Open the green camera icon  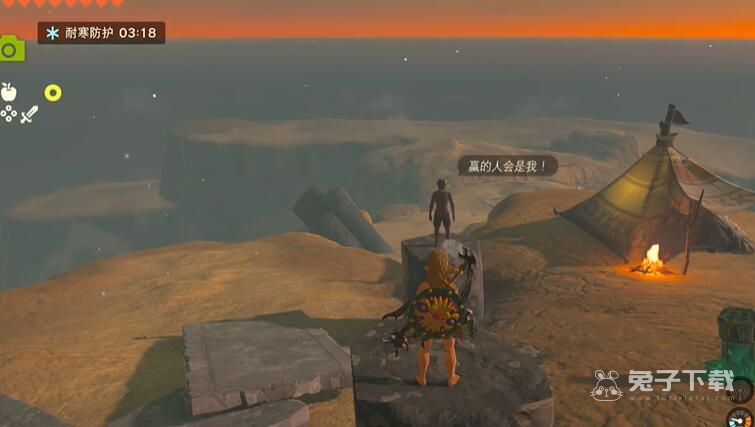point(10,48)
